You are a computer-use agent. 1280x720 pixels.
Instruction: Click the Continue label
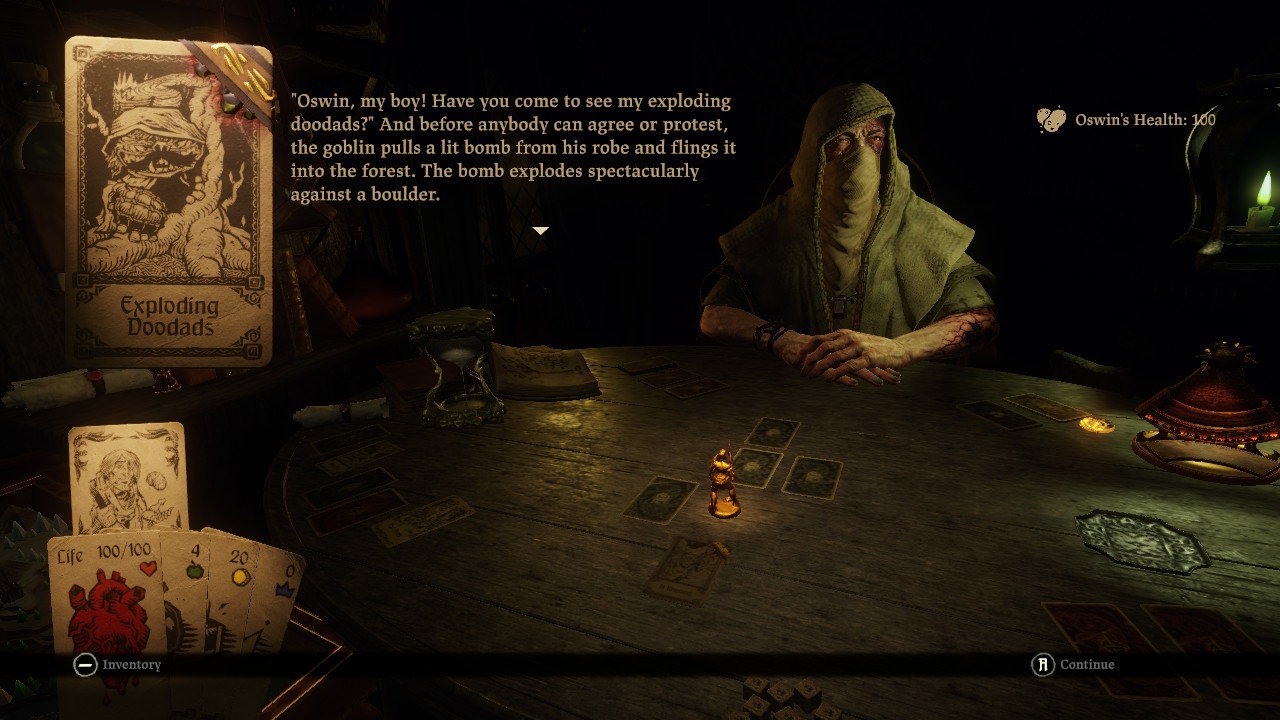(1087, 665)
